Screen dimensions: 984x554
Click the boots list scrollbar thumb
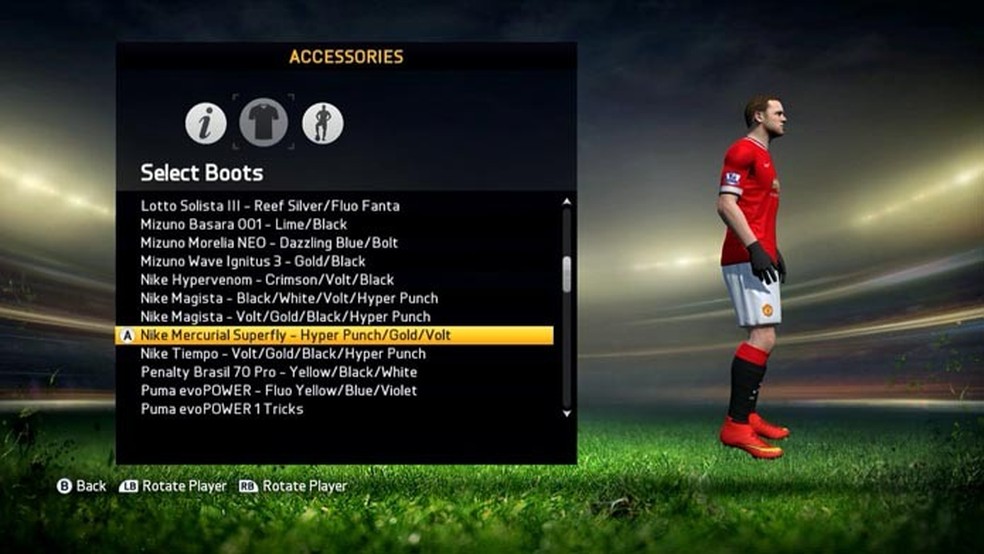[567, 274]
